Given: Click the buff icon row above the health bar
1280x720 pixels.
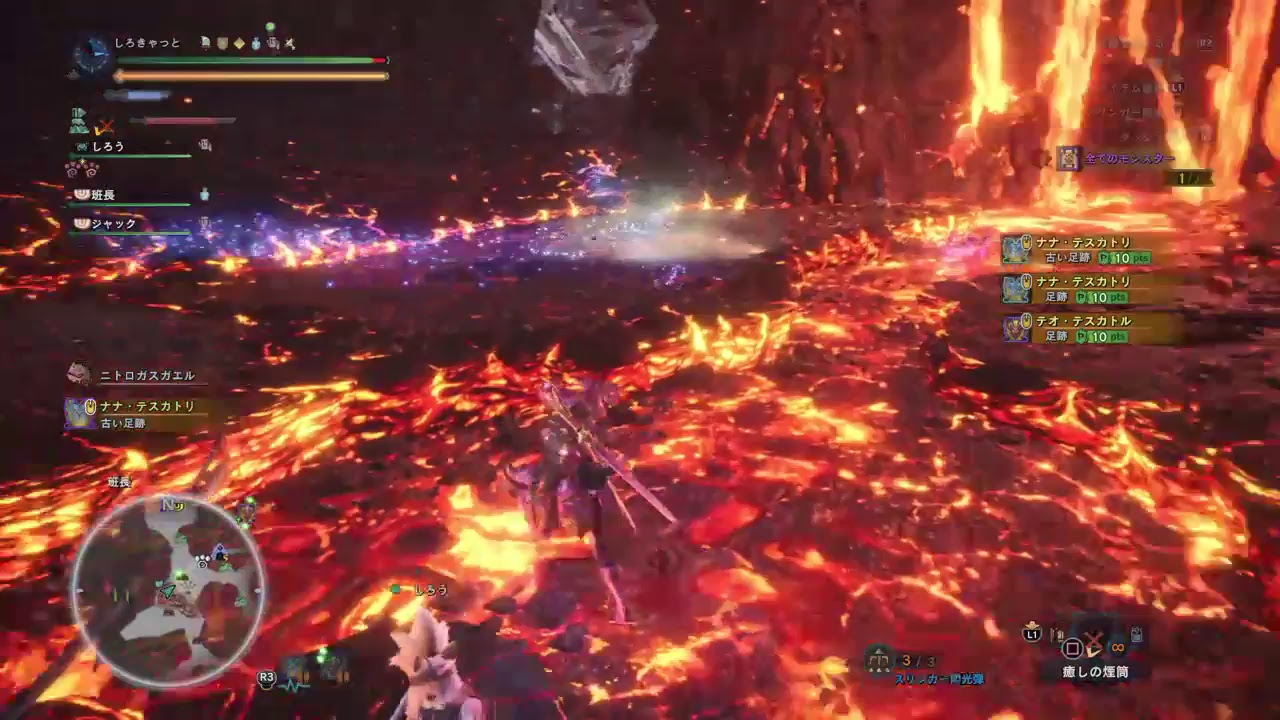Looking at the screenshot, I should pyautogui.click(x=245, y=43).
